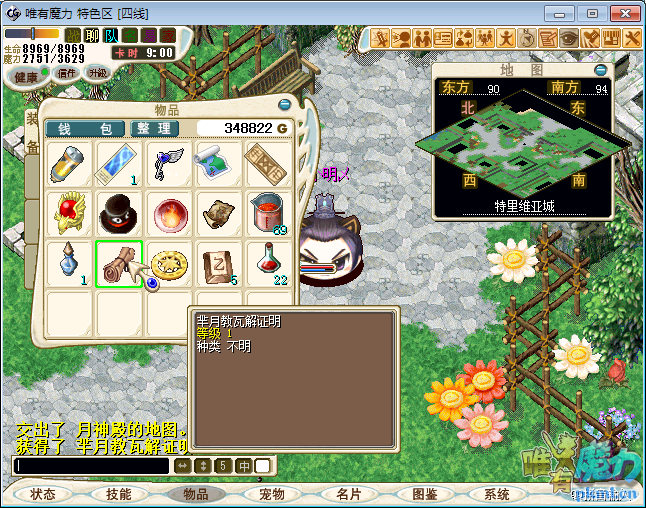Screen dimensions: 646x508
Task: Open the 宠物 (Pets) menu
Action: pos(272,494)
